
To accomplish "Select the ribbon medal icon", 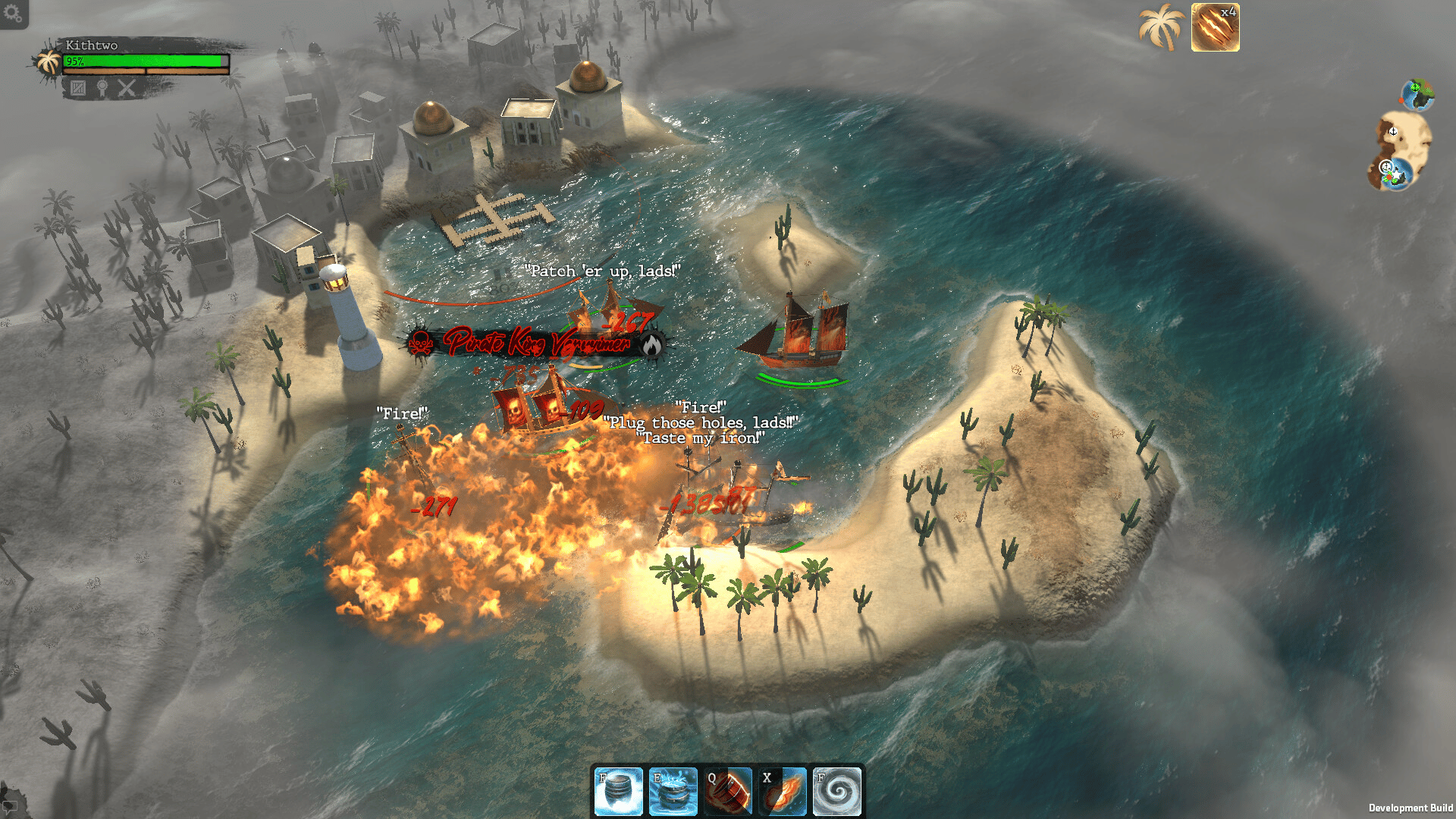I will (x=102, y=88).
